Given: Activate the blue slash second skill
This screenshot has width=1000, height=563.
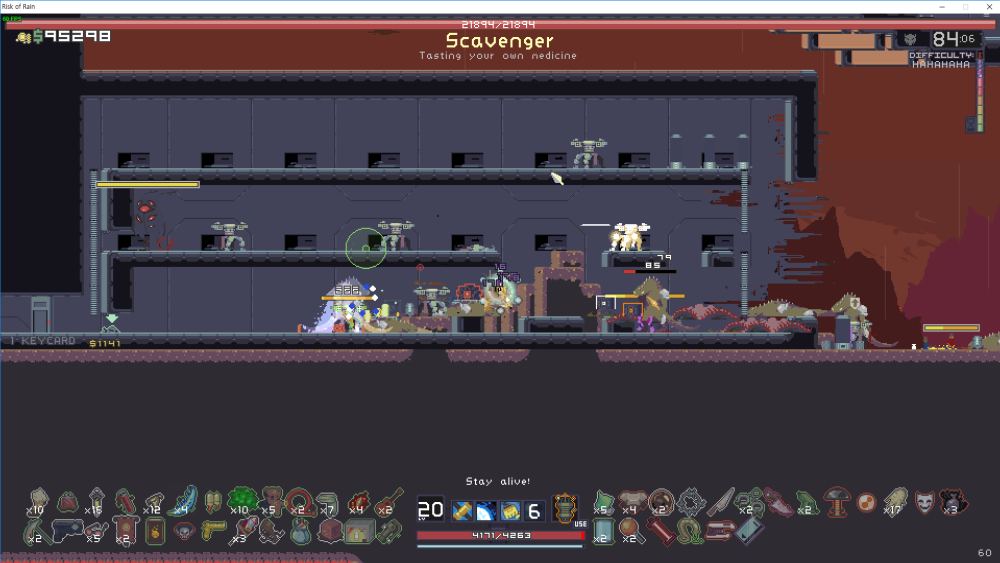Looking at the screenshot, I should pyautogui.click(x=485, y=511).
